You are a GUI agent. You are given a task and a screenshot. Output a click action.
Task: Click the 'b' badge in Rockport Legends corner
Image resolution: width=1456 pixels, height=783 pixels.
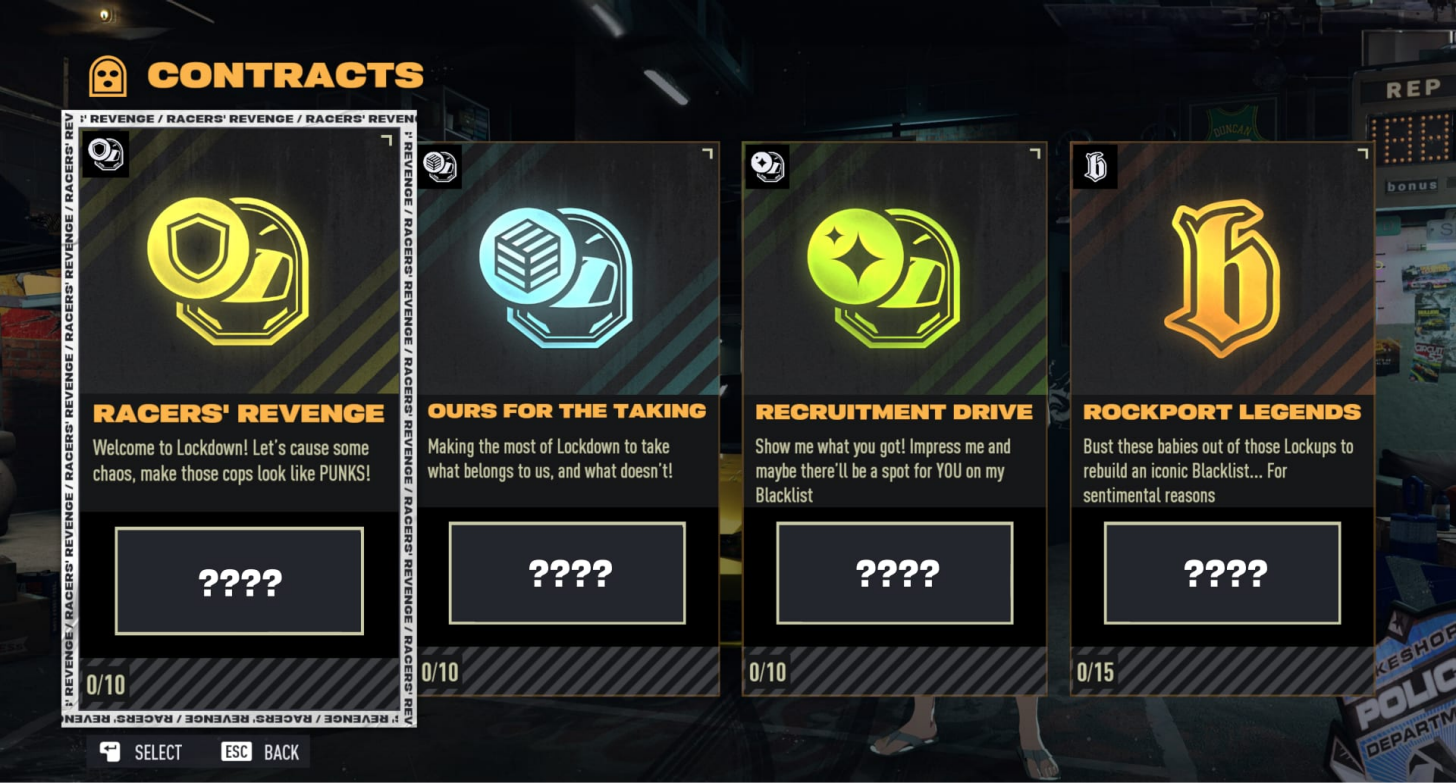(1095, 167)
